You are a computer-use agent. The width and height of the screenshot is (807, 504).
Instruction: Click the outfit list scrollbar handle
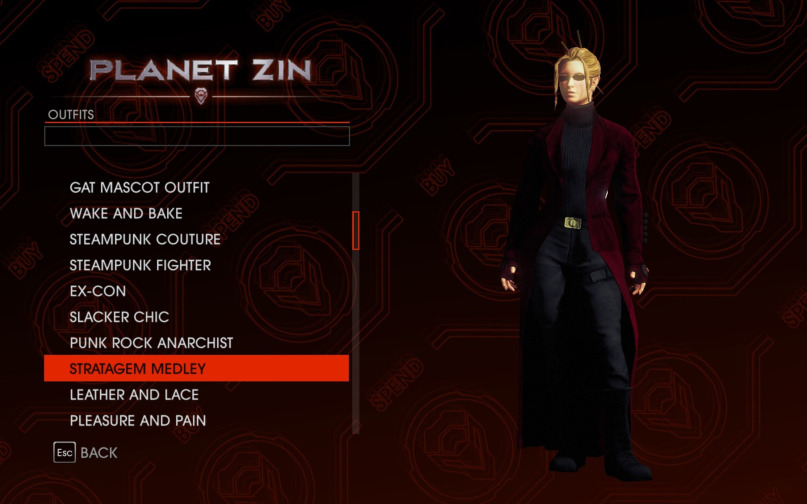355,230
